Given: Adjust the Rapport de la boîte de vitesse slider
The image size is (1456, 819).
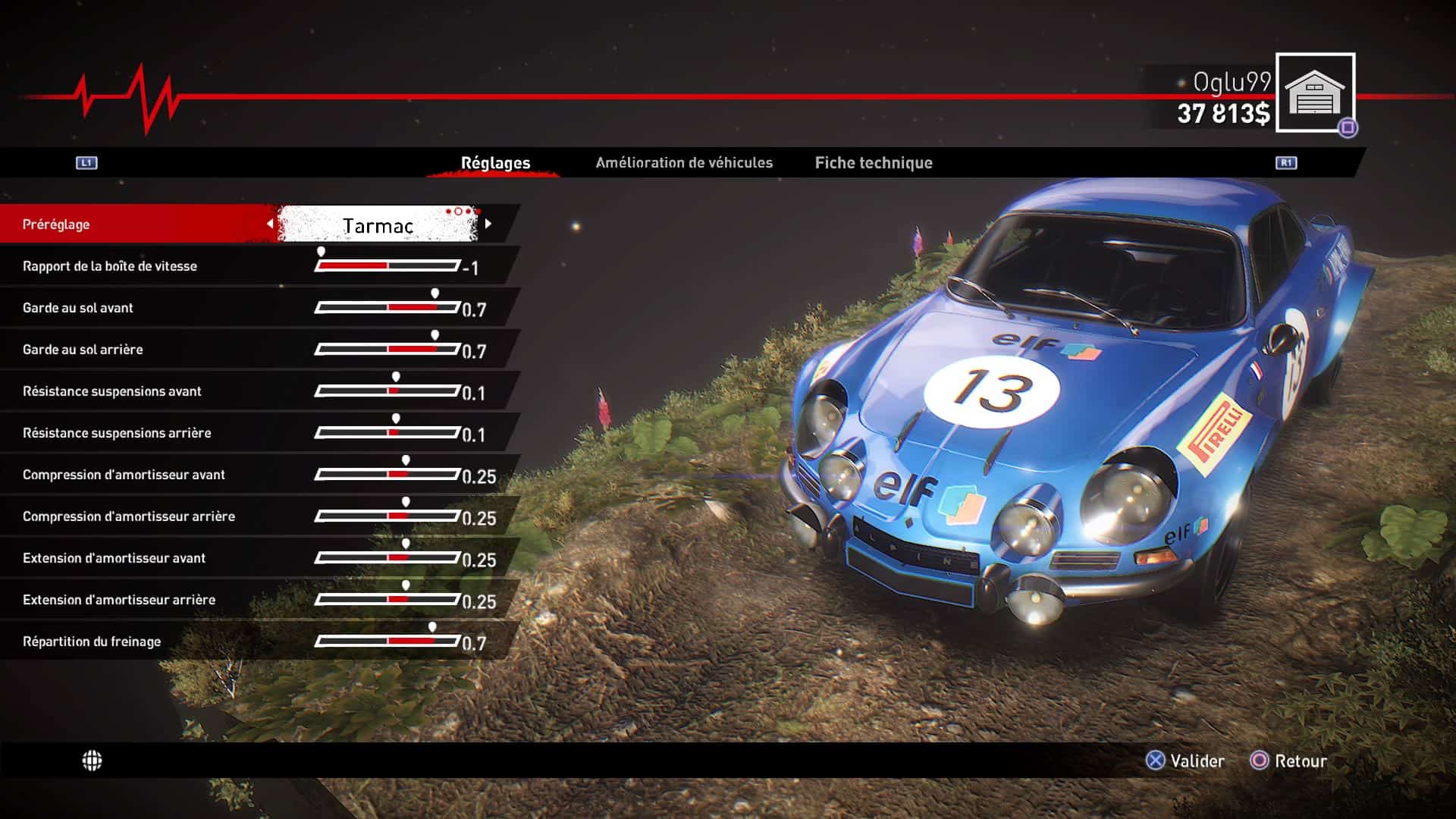Looking at the screenshot, I should pos(388,266).
